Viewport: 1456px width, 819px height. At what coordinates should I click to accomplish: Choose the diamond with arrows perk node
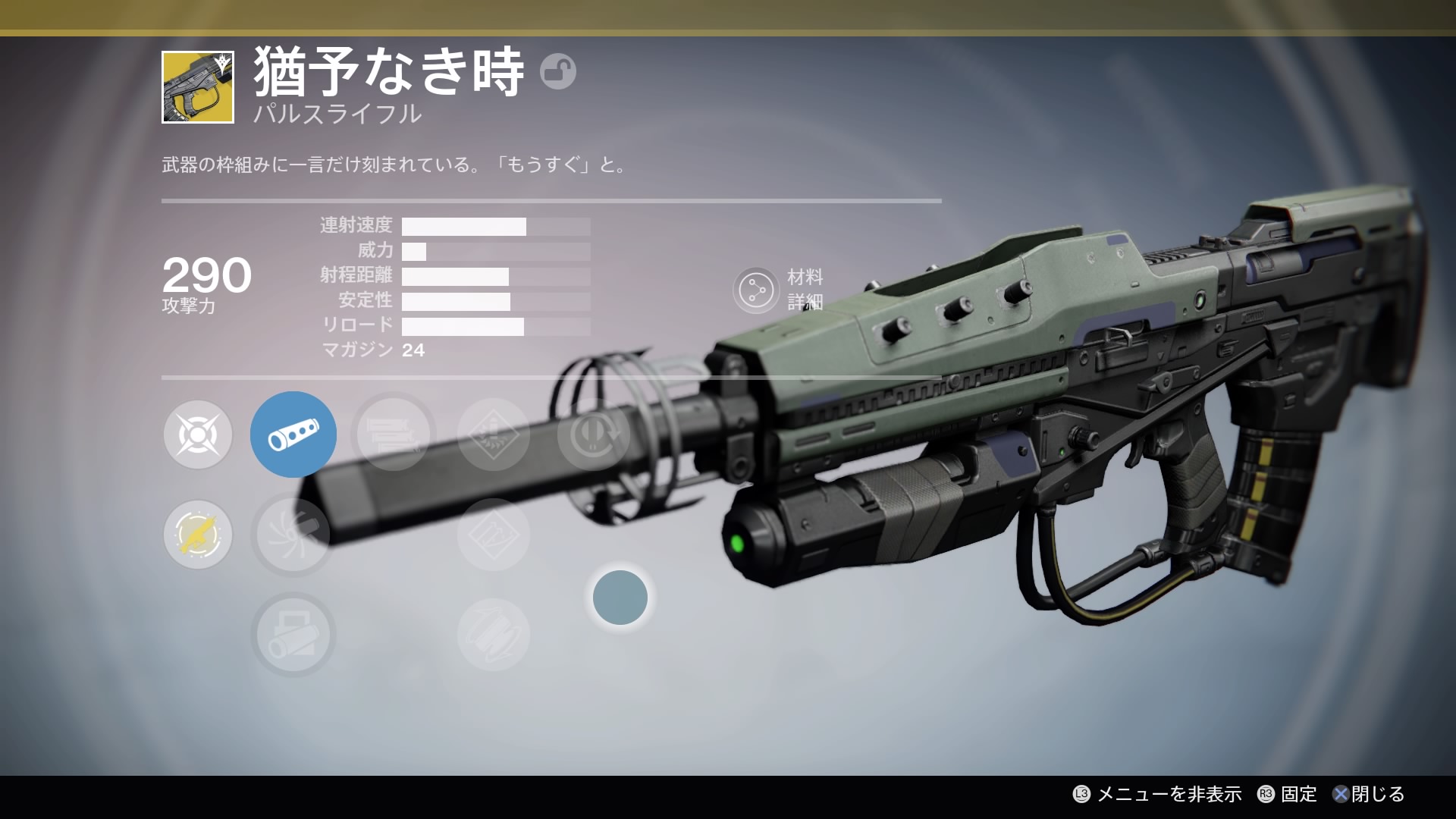(x=494, y=535)
